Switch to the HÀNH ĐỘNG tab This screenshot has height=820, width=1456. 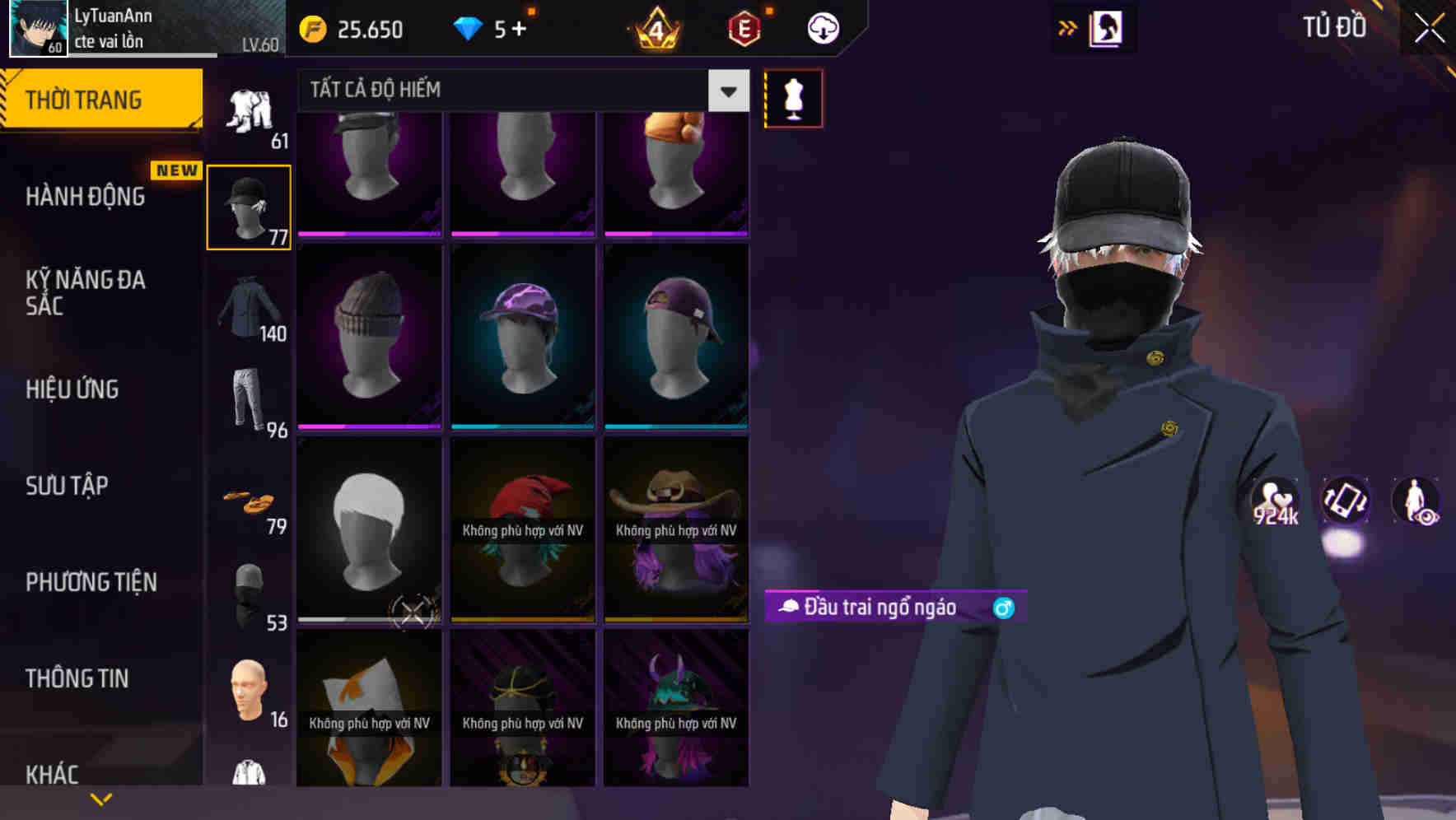(86, 196)
